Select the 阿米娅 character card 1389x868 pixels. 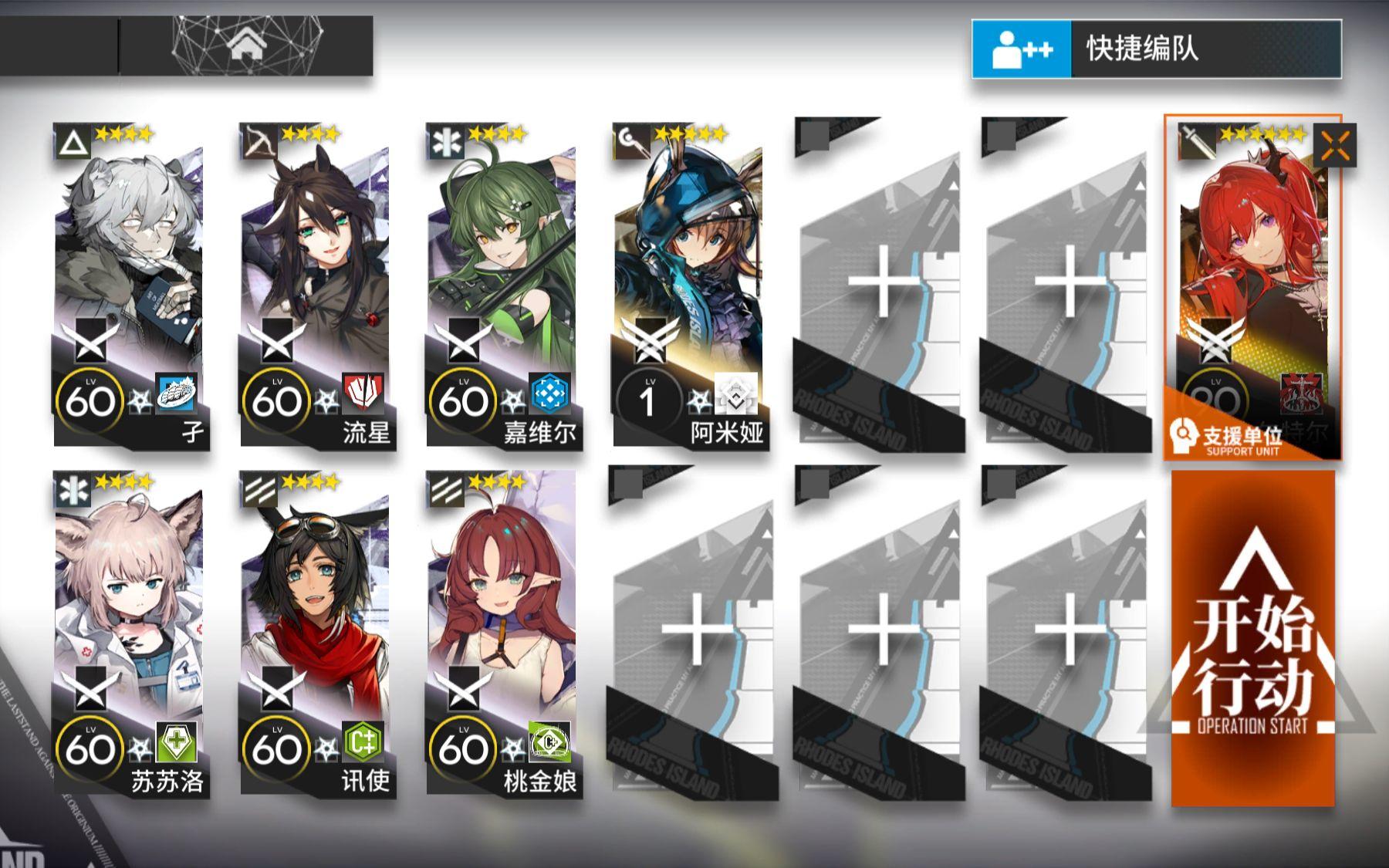[691, 255]
